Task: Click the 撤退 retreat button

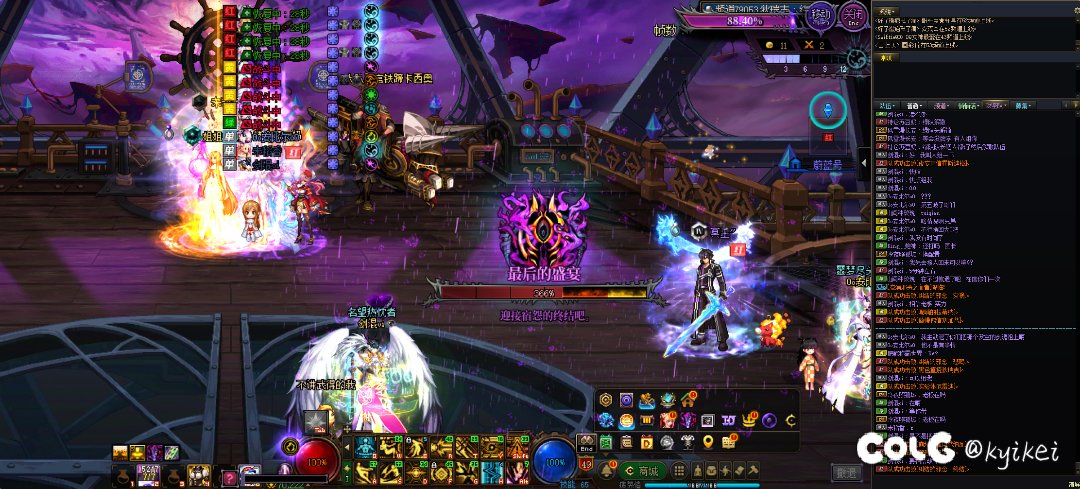Action: click(x=846, y=472)
